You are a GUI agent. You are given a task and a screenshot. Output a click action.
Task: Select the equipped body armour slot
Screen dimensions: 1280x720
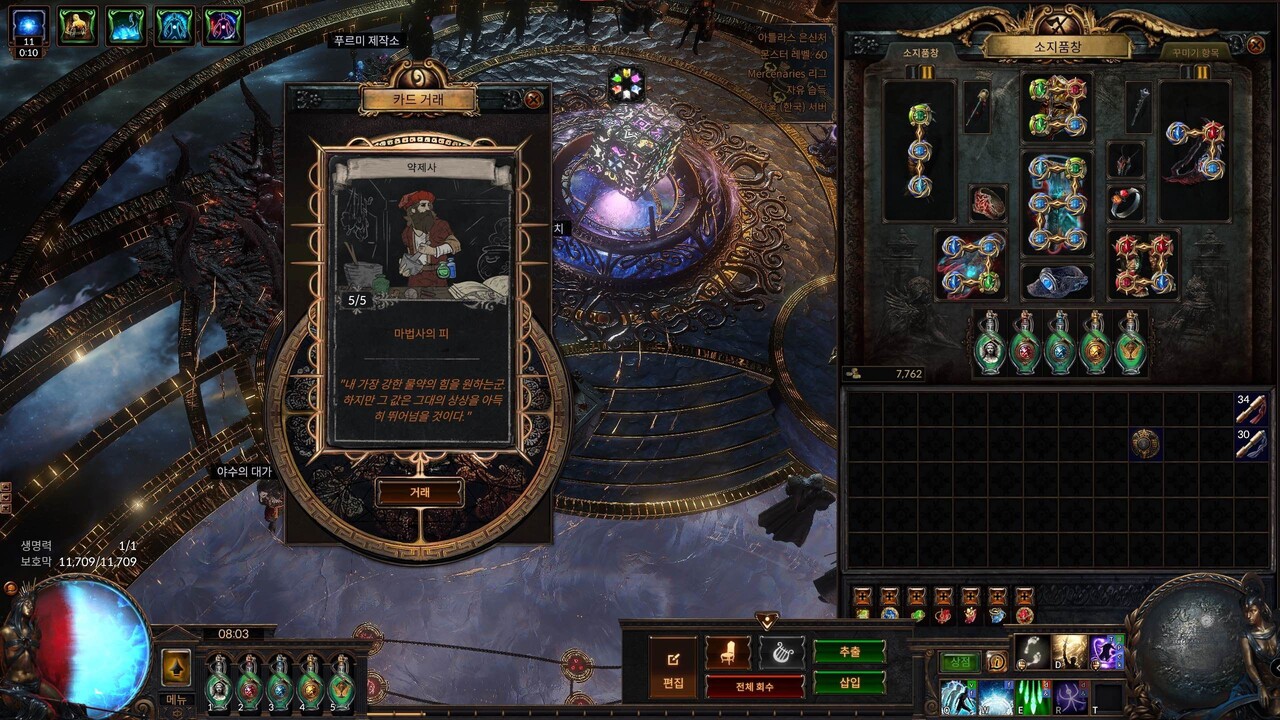click(x=1058, y=203)
